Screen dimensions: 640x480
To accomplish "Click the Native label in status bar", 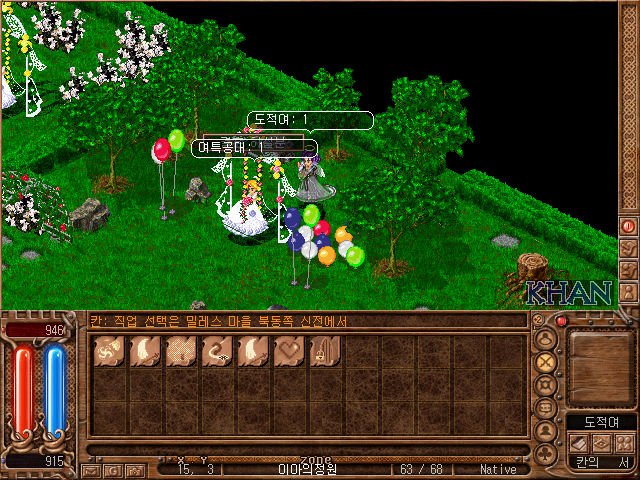I will pyautogui.click(x=498, y=468).
